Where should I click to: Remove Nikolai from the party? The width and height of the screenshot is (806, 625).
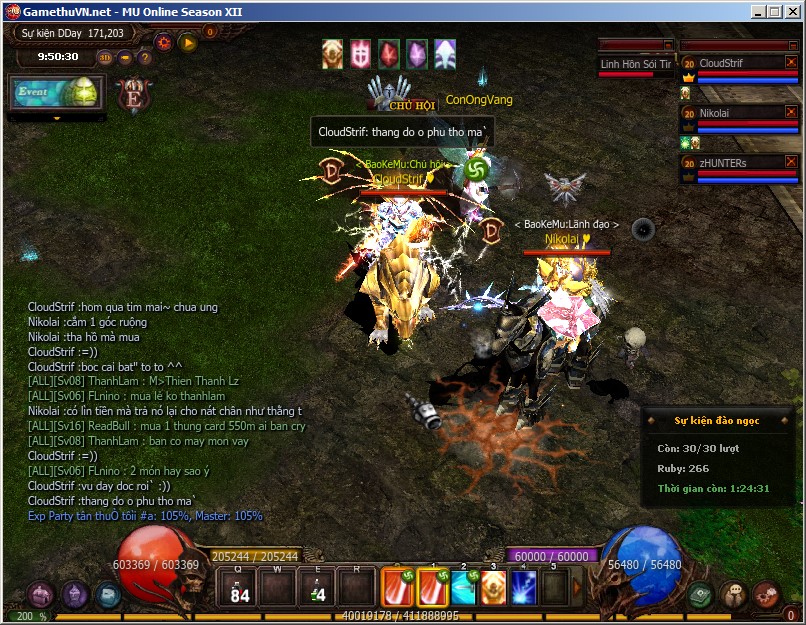click(791, 112)
